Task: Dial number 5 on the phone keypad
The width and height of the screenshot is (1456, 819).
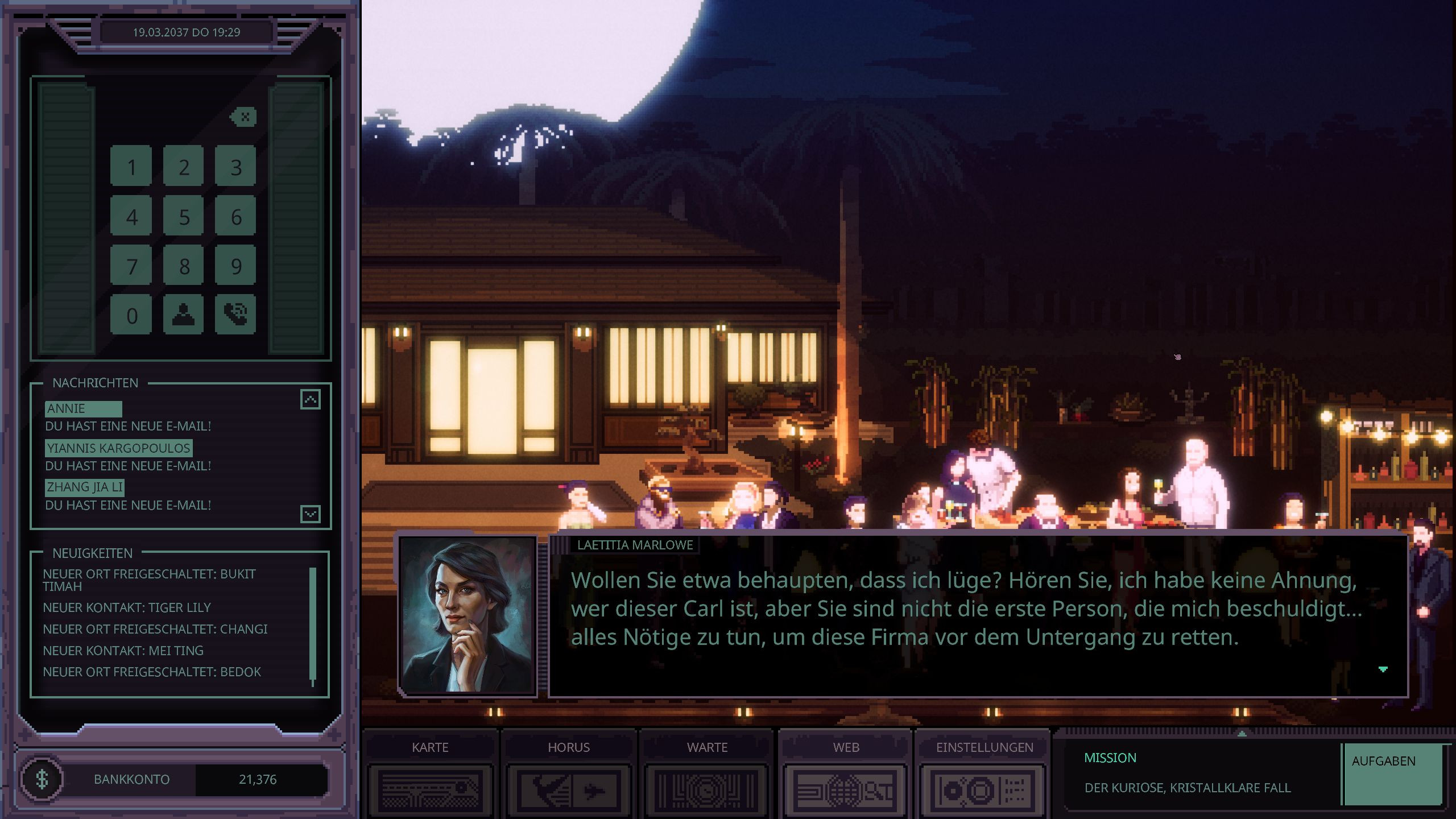Action: pyautogui.click(x=183, y=217)
